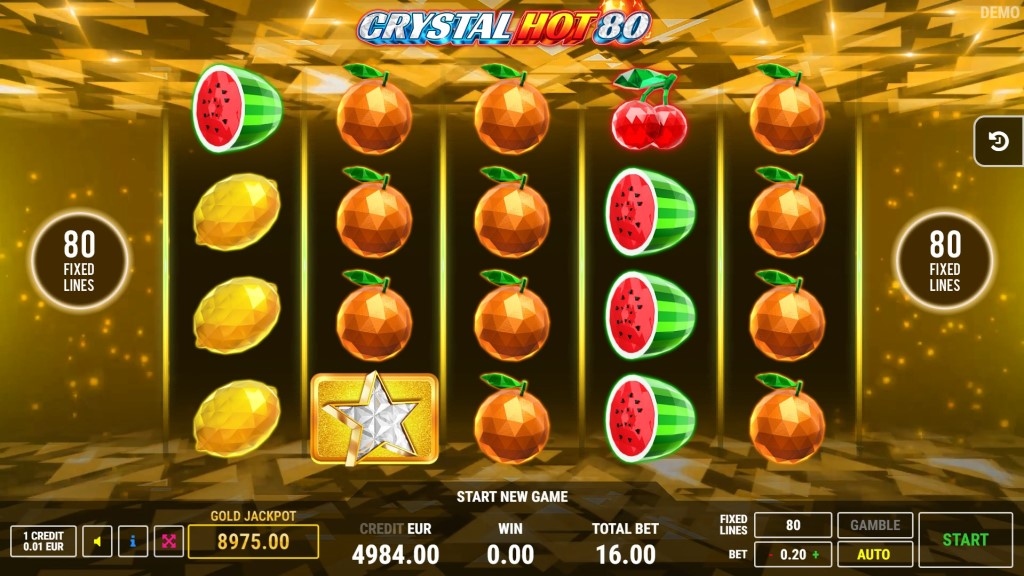Viewport: 1024px width, 576px height.
Task: Enable AUTO spin mode
Action: click(x=875, y=553)
